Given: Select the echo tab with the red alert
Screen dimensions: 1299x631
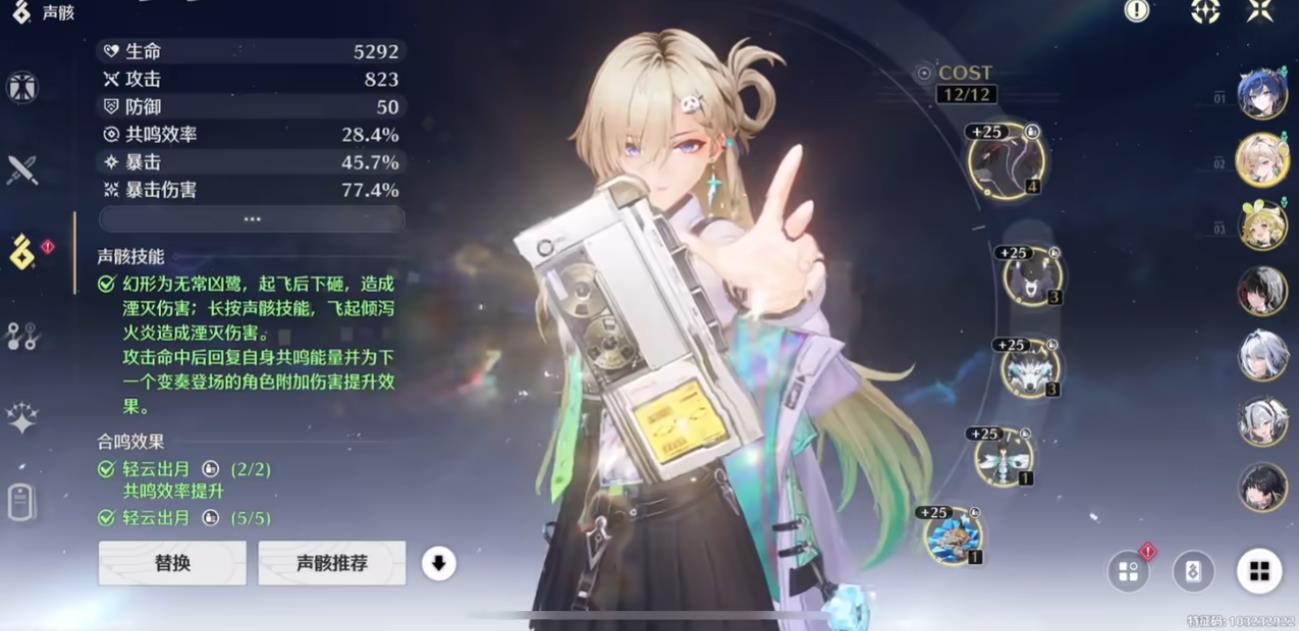Looking at the screenshot, I should pyautogui.click(x=24, y=252).
